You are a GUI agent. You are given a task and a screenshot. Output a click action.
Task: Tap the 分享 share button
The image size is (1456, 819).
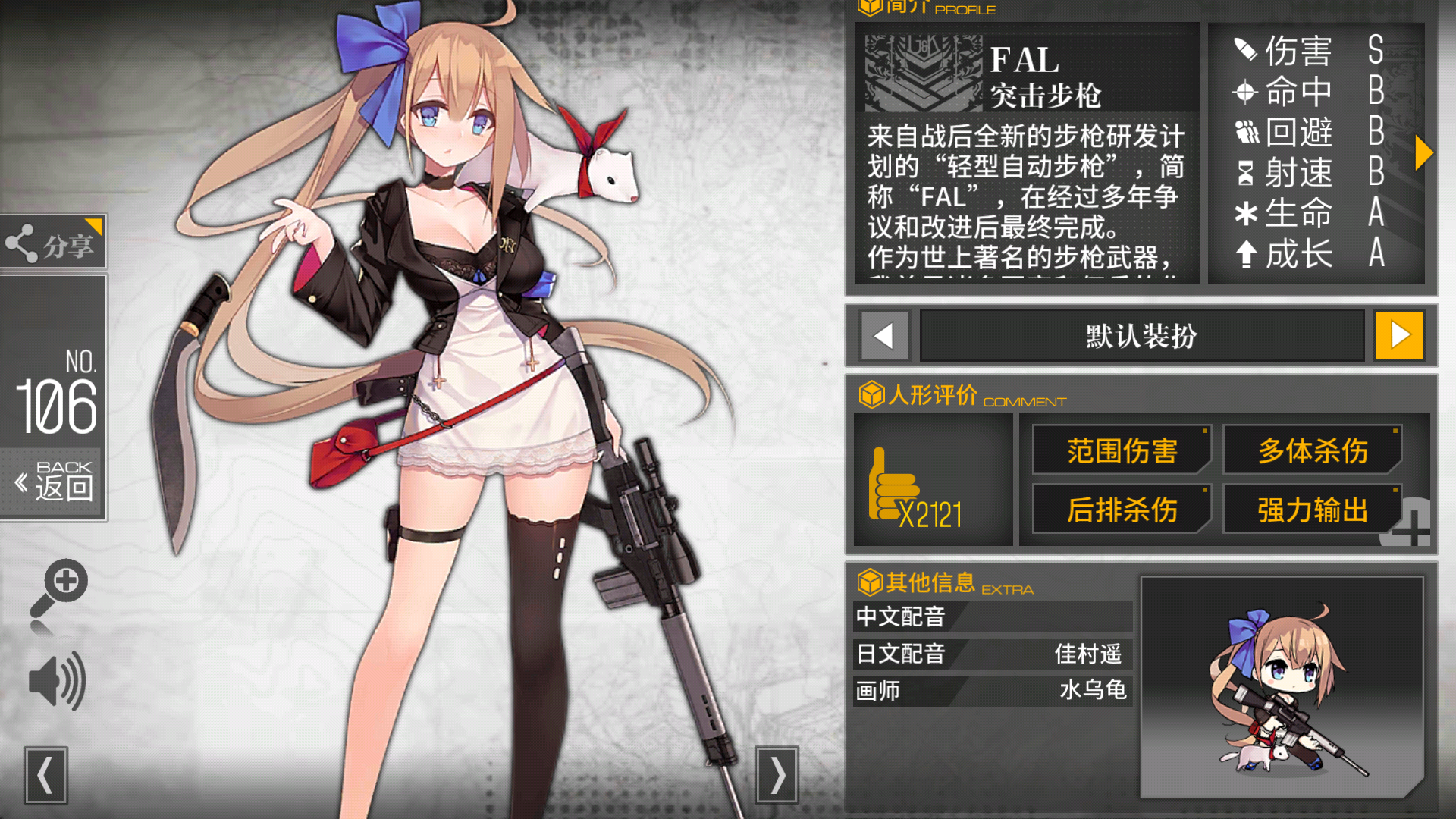tap(53, 243)
